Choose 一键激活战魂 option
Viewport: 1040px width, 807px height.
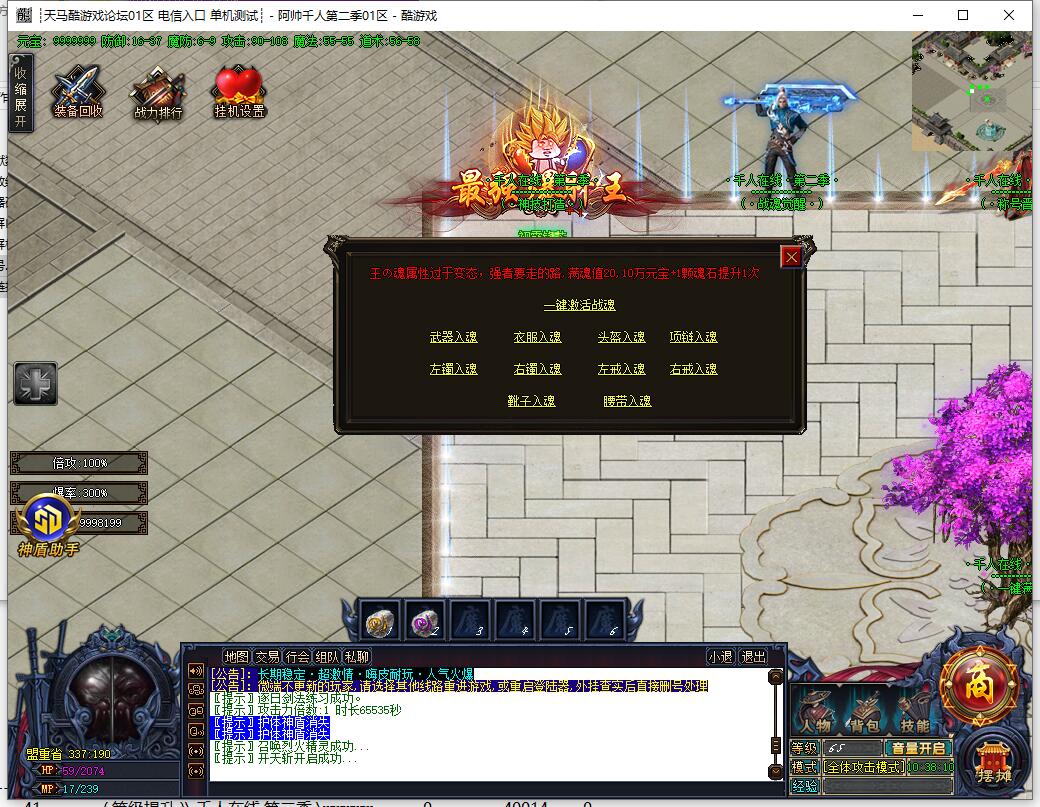579,305
